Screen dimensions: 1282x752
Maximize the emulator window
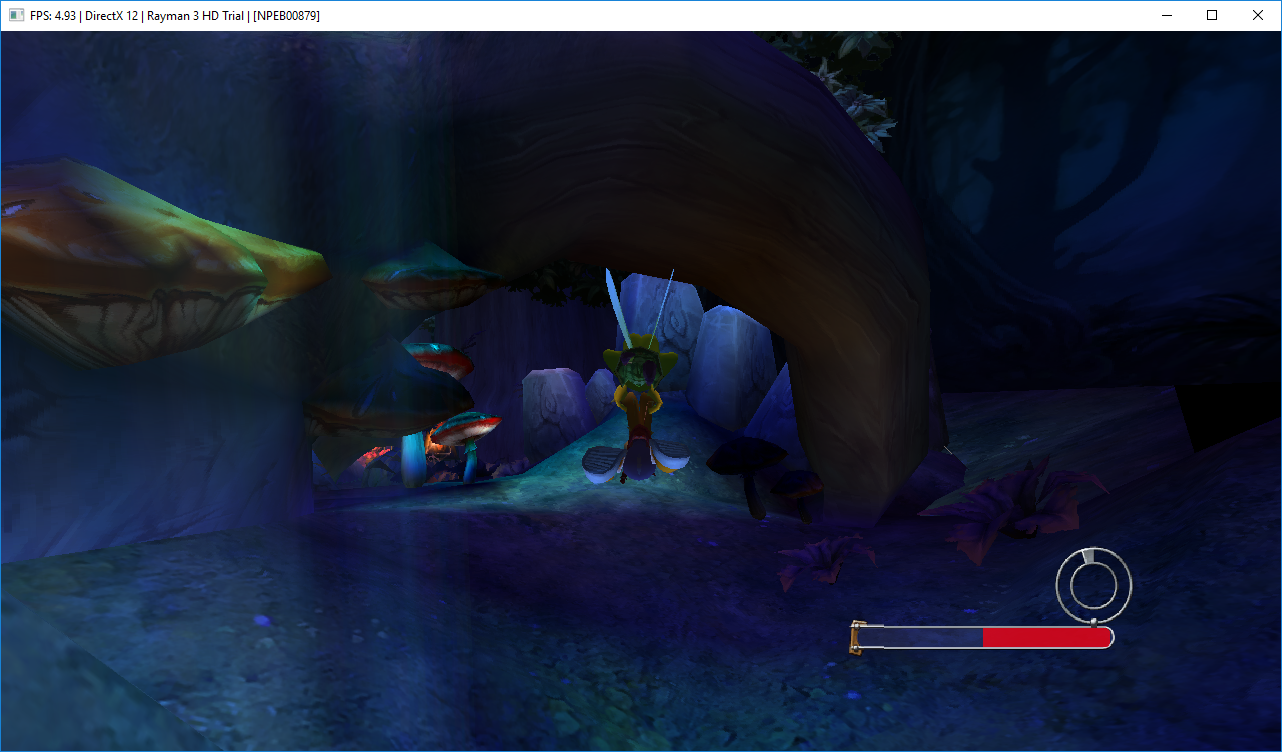click(x=1211, y=15)
